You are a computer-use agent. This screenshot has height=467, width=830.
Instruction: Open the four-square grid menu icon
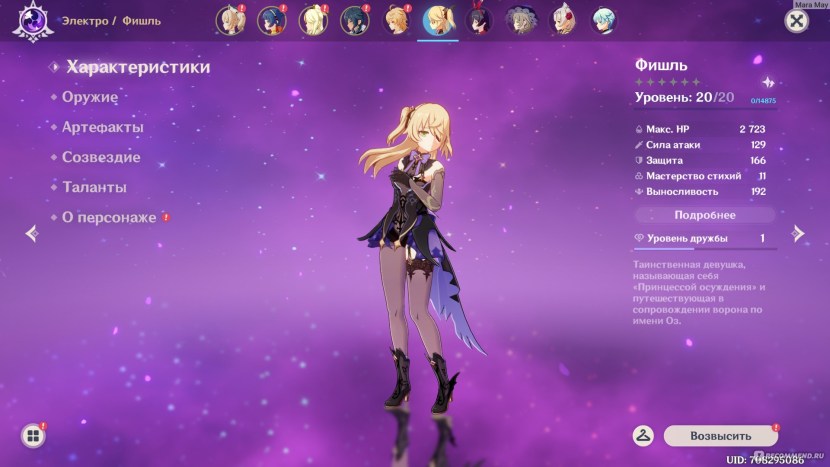[33, 436]
